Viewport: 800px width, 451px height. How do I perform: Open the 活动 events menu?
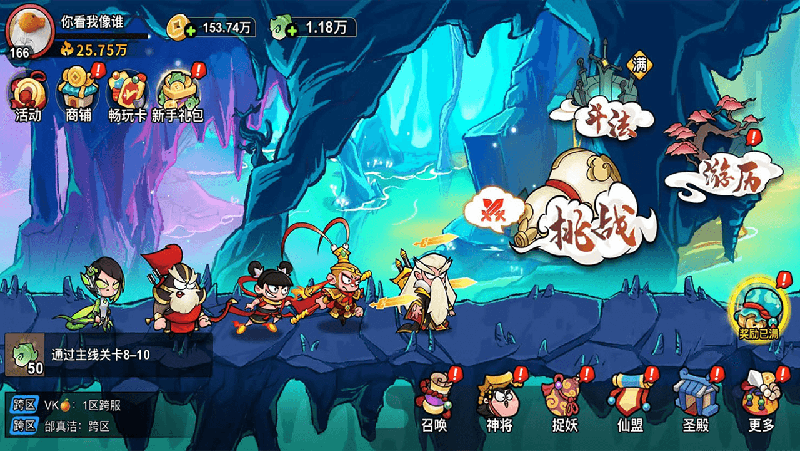[27, 94]
